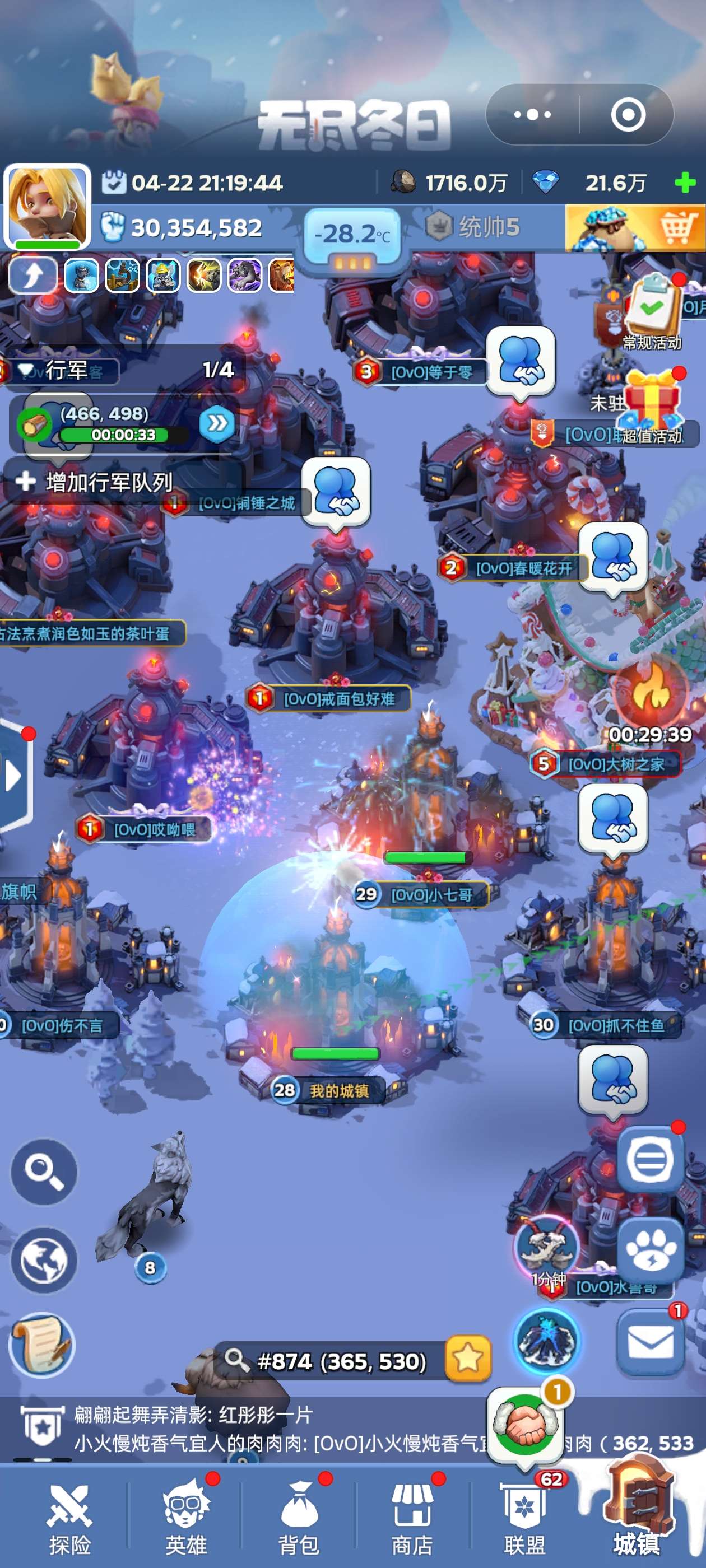Open the mini-program three-dot menu
Viewport: 706px width, 1568px height.
pos(532,114)
